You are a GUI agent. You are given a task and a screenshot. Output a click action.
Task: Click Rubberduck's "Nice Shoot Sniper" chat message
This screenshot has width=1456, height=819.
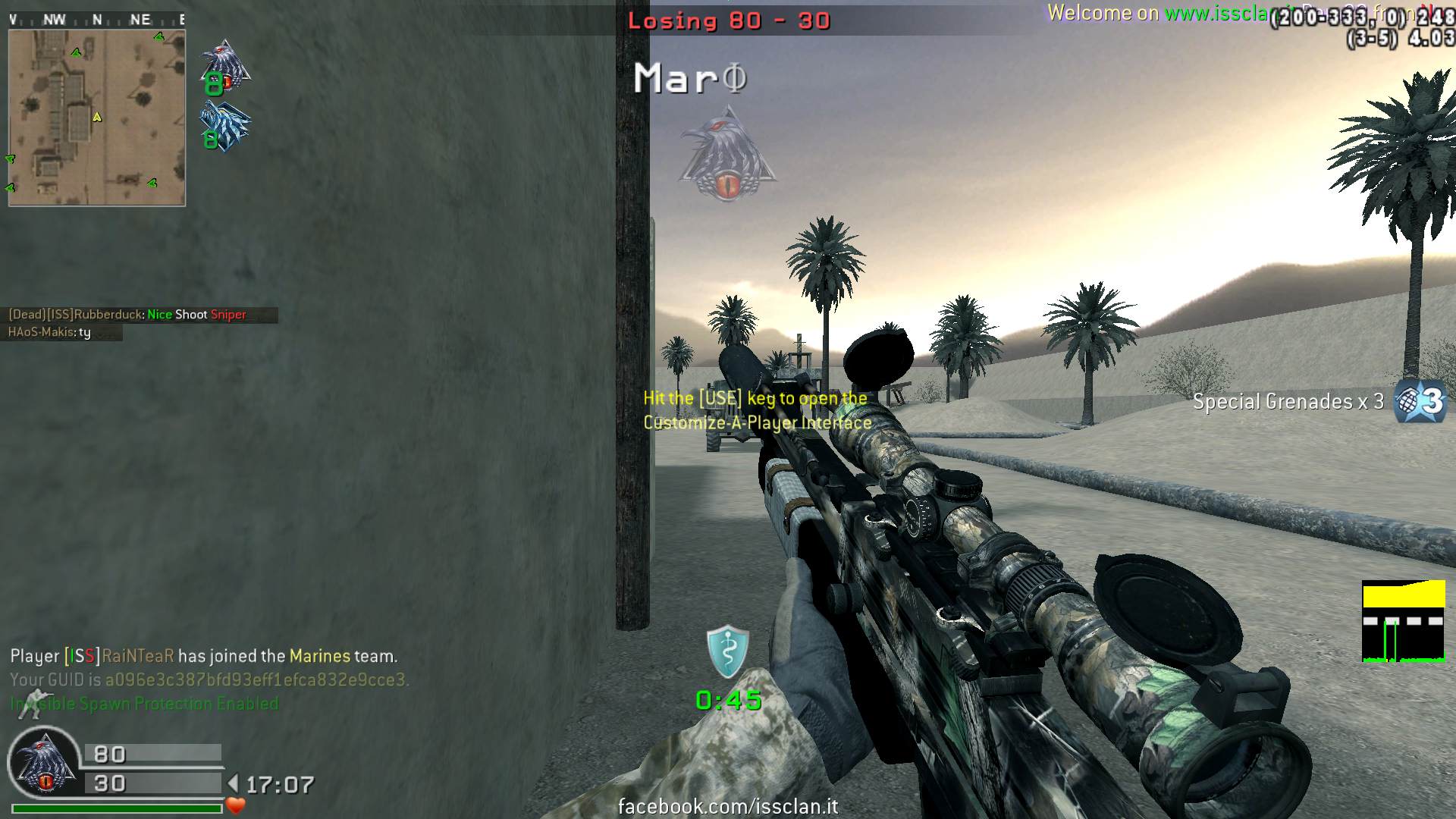tap(127, 315)
